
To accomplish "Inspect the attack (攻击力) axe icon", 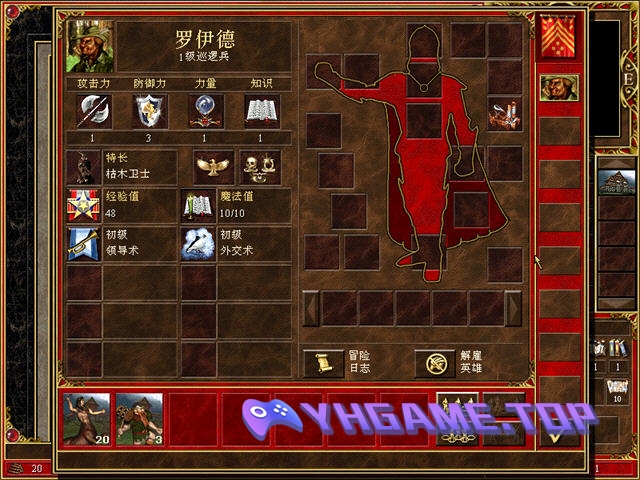I will point(93,110).
